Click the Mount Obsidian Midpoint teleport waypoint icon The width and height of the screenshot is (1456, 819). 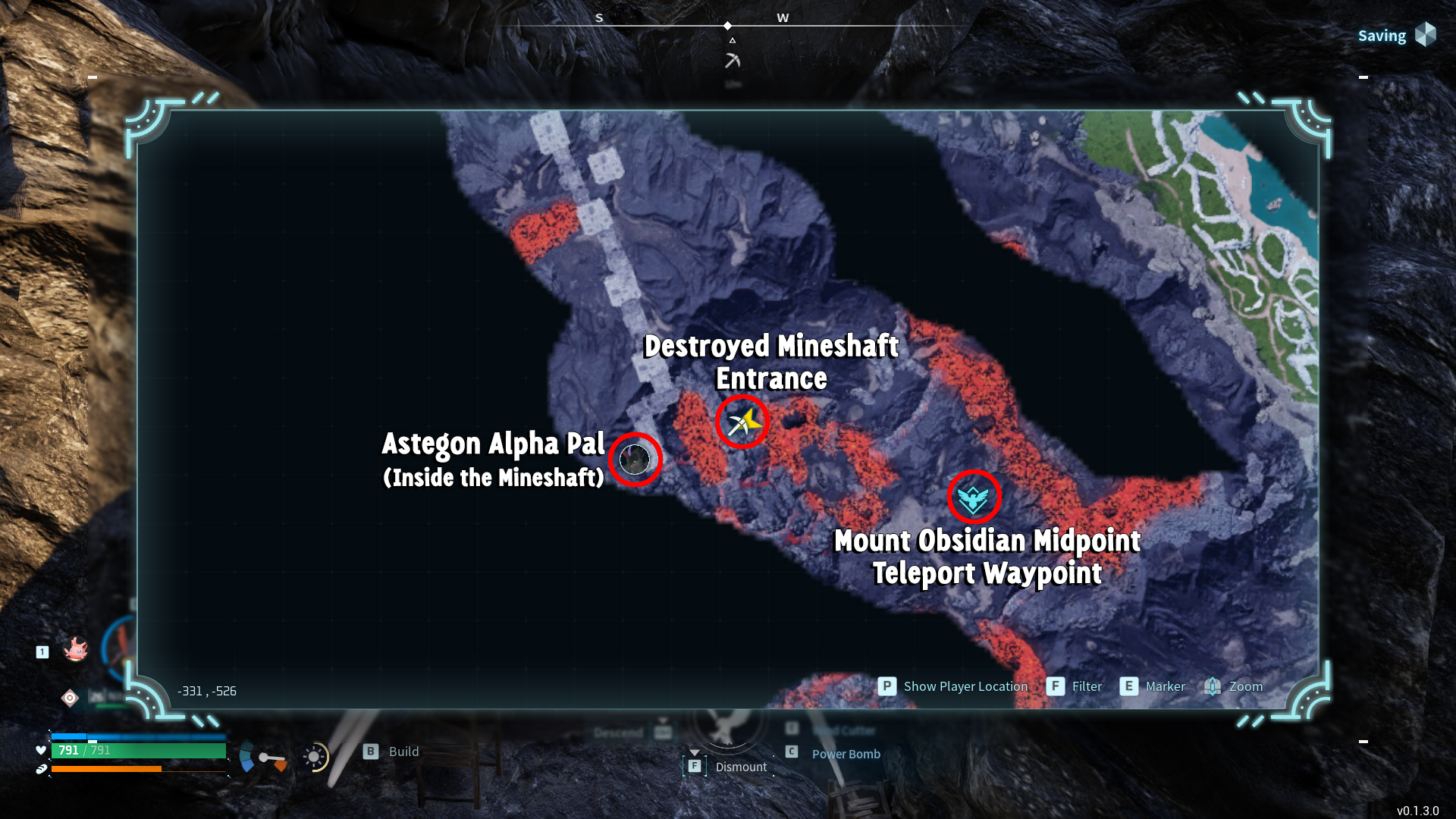(x=974, y=498)
